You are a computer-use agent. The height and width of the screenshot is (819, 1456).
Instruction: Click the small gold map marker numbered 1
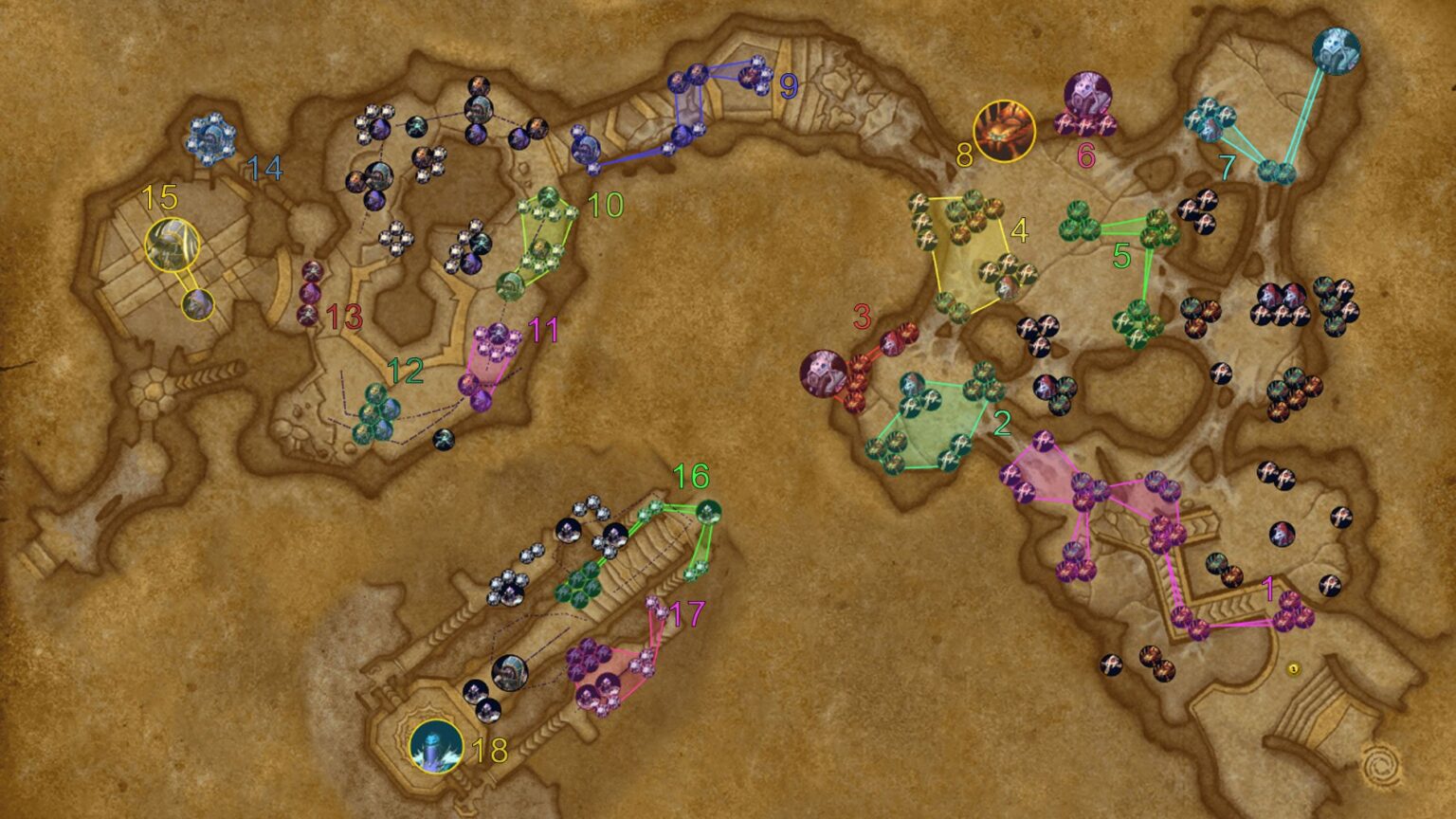coord(1294,668)
